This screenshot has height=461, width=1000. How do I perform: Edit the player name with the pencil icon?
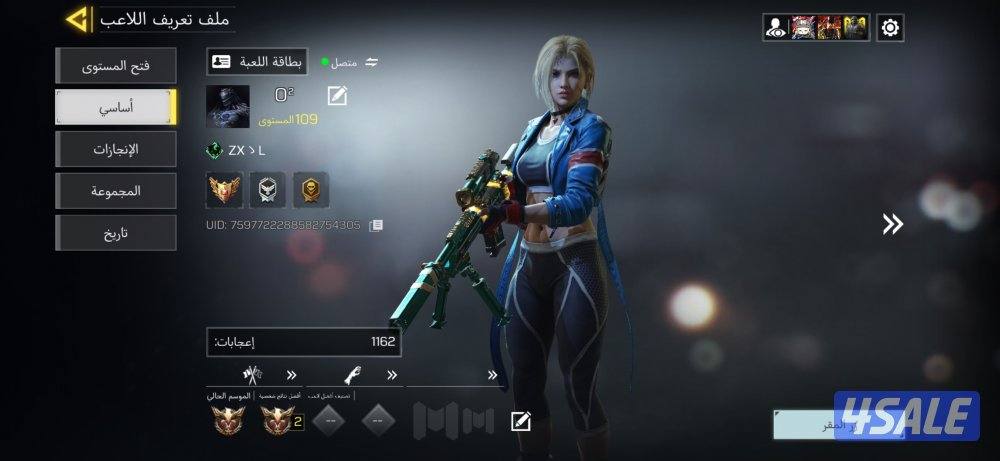pos(337,96)
